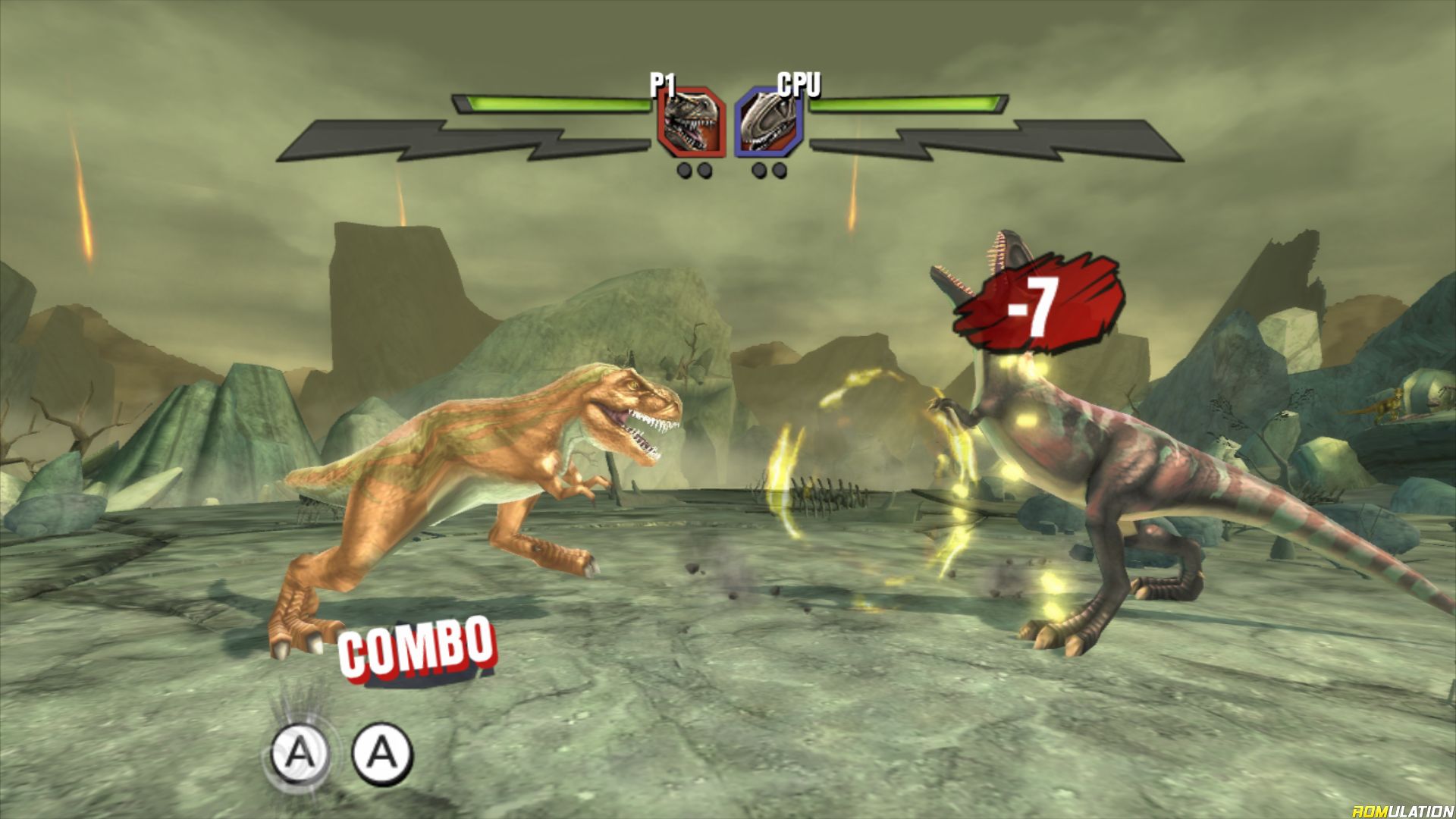Click the left lightning bolt HUD graphic
The image size is (1456, 819).
point(425,140)
